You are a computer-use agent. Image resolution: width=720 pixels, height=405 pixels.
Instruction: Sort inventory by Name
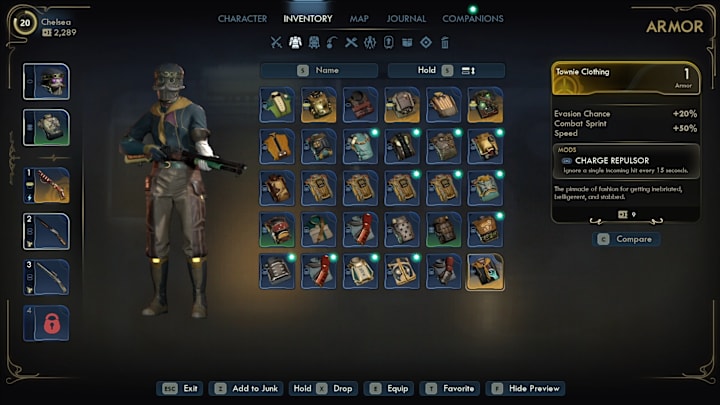(320, 70)
